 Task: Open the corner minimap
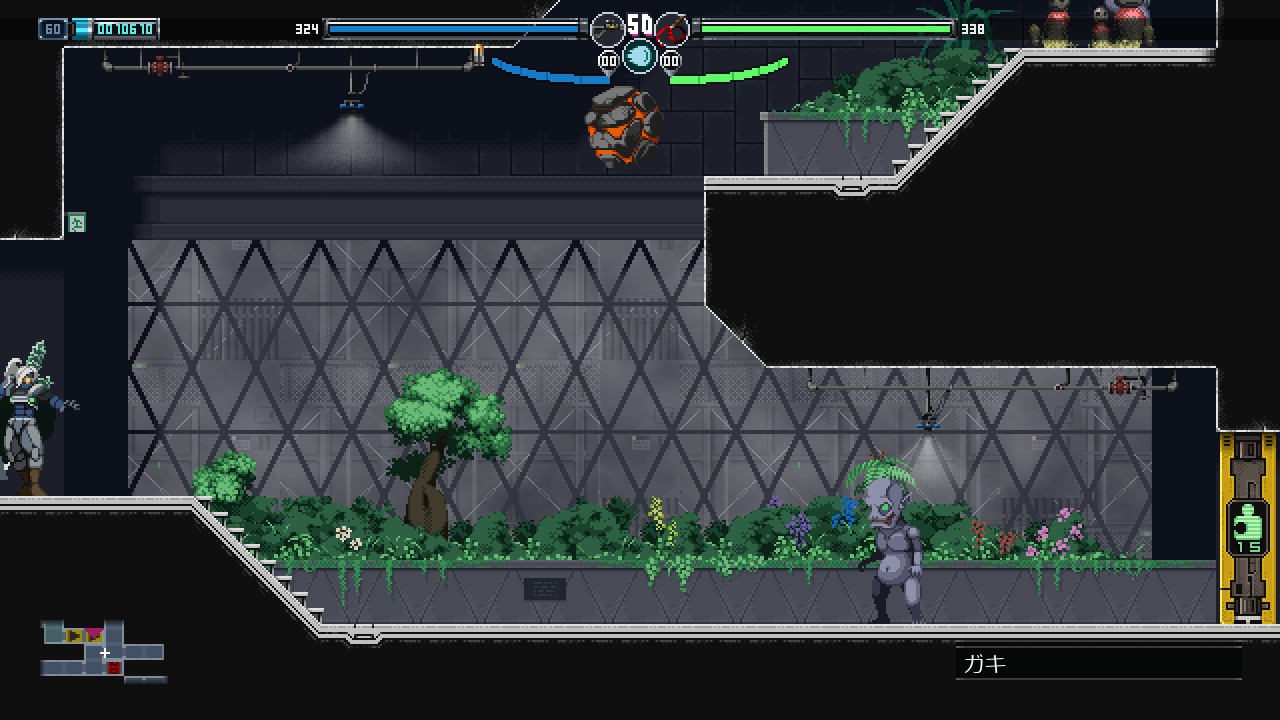pos(103,651)
